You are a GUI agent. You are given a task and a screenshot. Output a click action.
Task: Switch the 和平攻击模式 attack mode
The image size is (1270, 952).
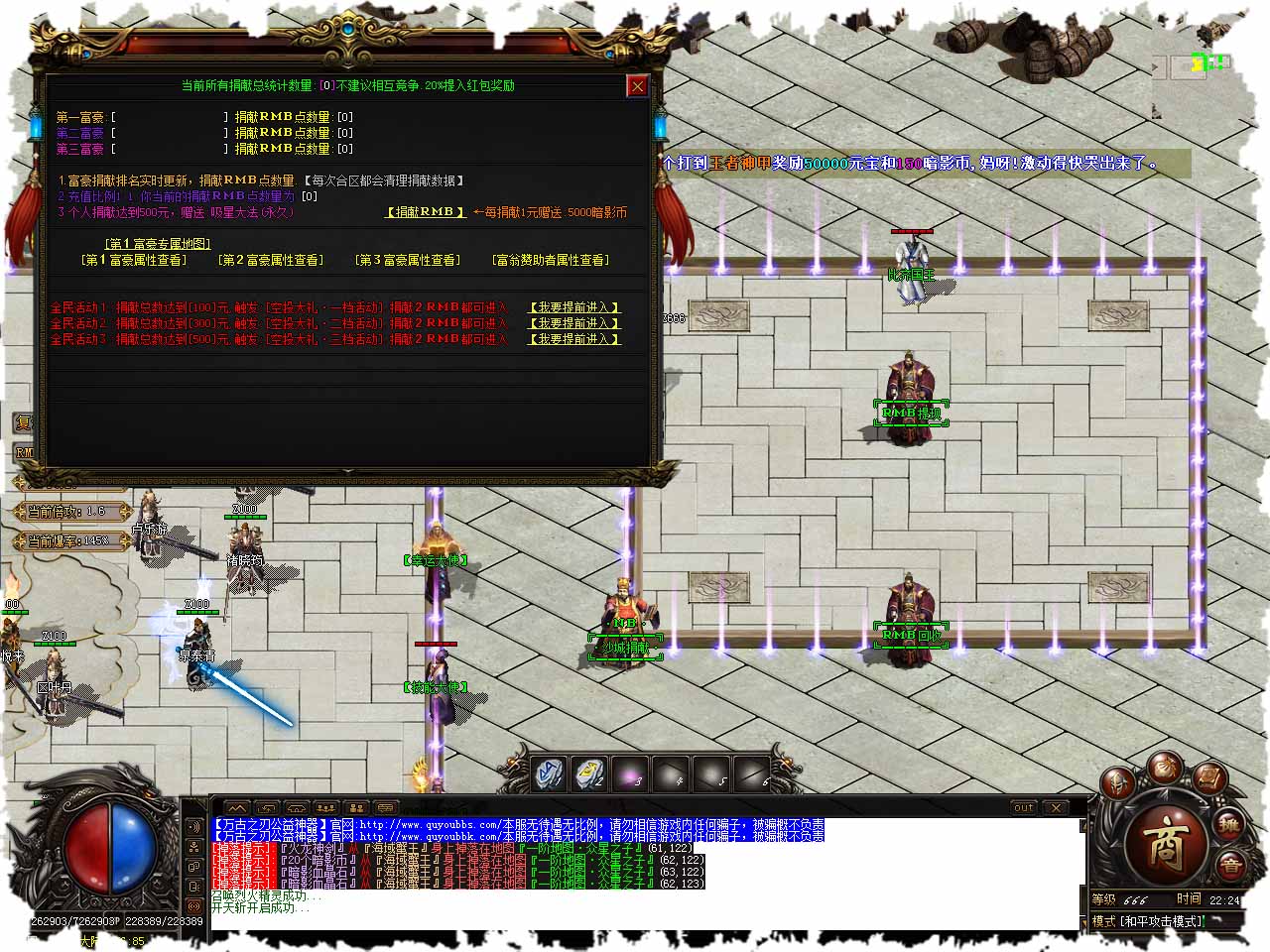coord(1149,921)
